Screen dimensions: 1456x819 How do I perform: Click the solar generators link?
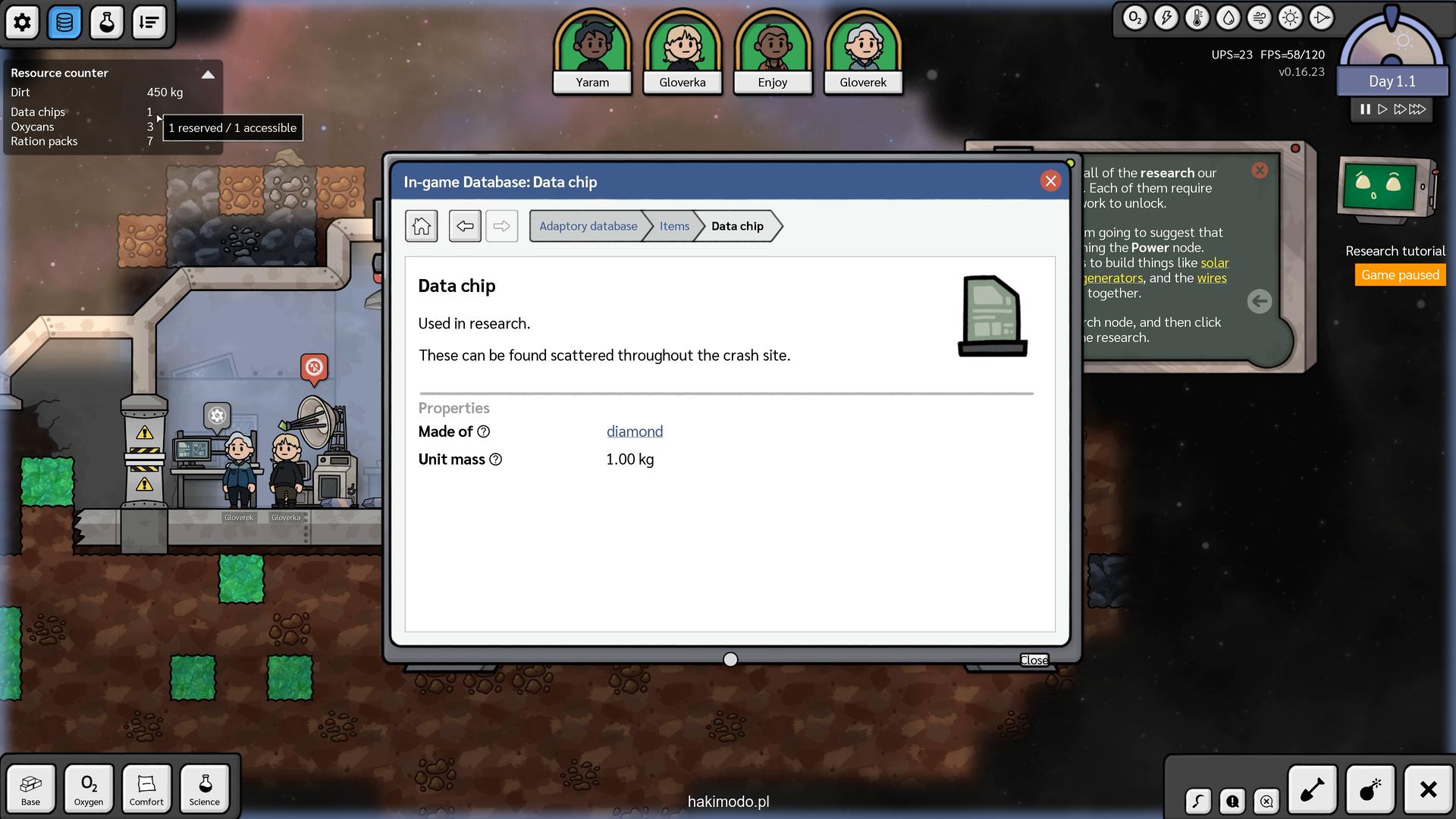click(x=1214, y=263)
